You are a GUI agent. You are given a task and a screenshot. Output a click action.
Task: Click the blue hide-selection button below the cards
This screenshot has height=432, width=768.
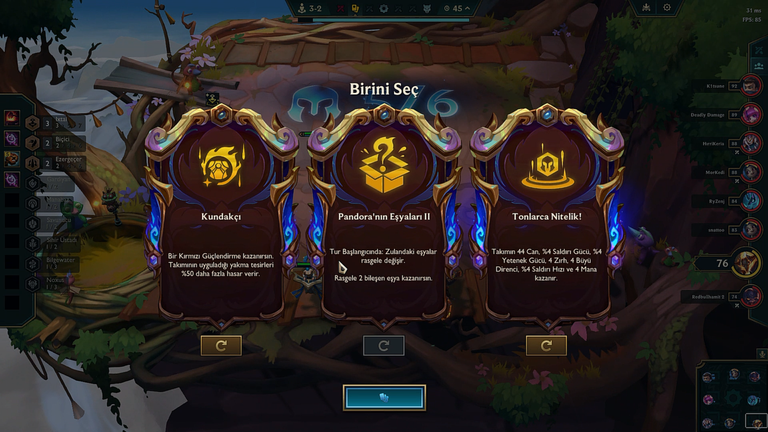point(384,397)
